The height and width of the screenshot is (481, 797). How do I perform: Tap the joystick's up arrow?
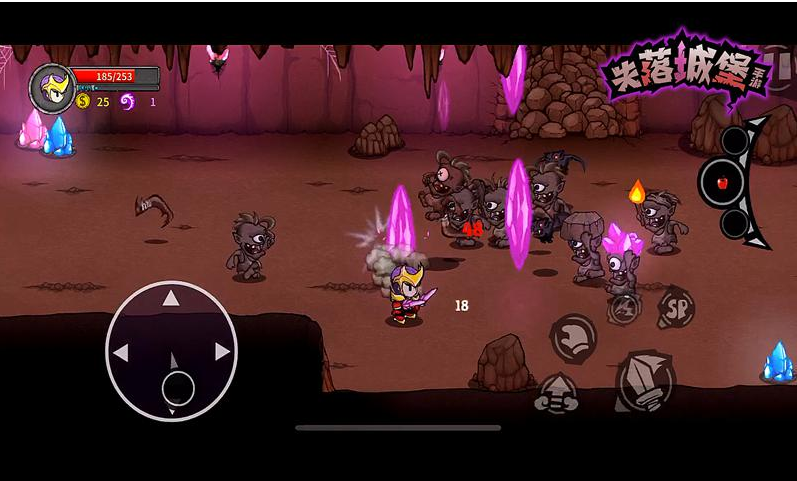171,298
